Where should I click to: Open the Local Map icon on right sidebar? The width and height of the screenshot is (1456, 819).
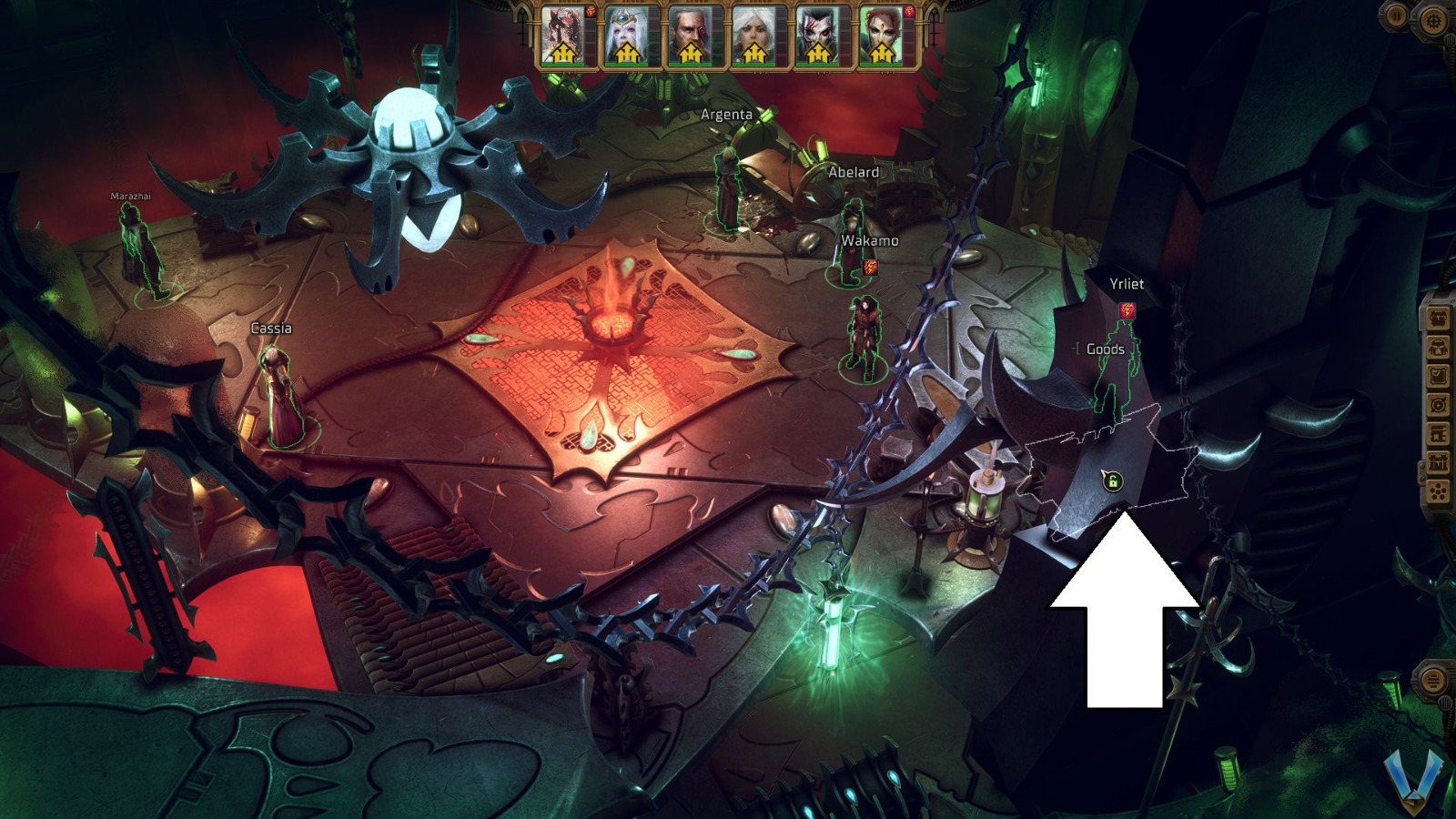coord(1438,404)
